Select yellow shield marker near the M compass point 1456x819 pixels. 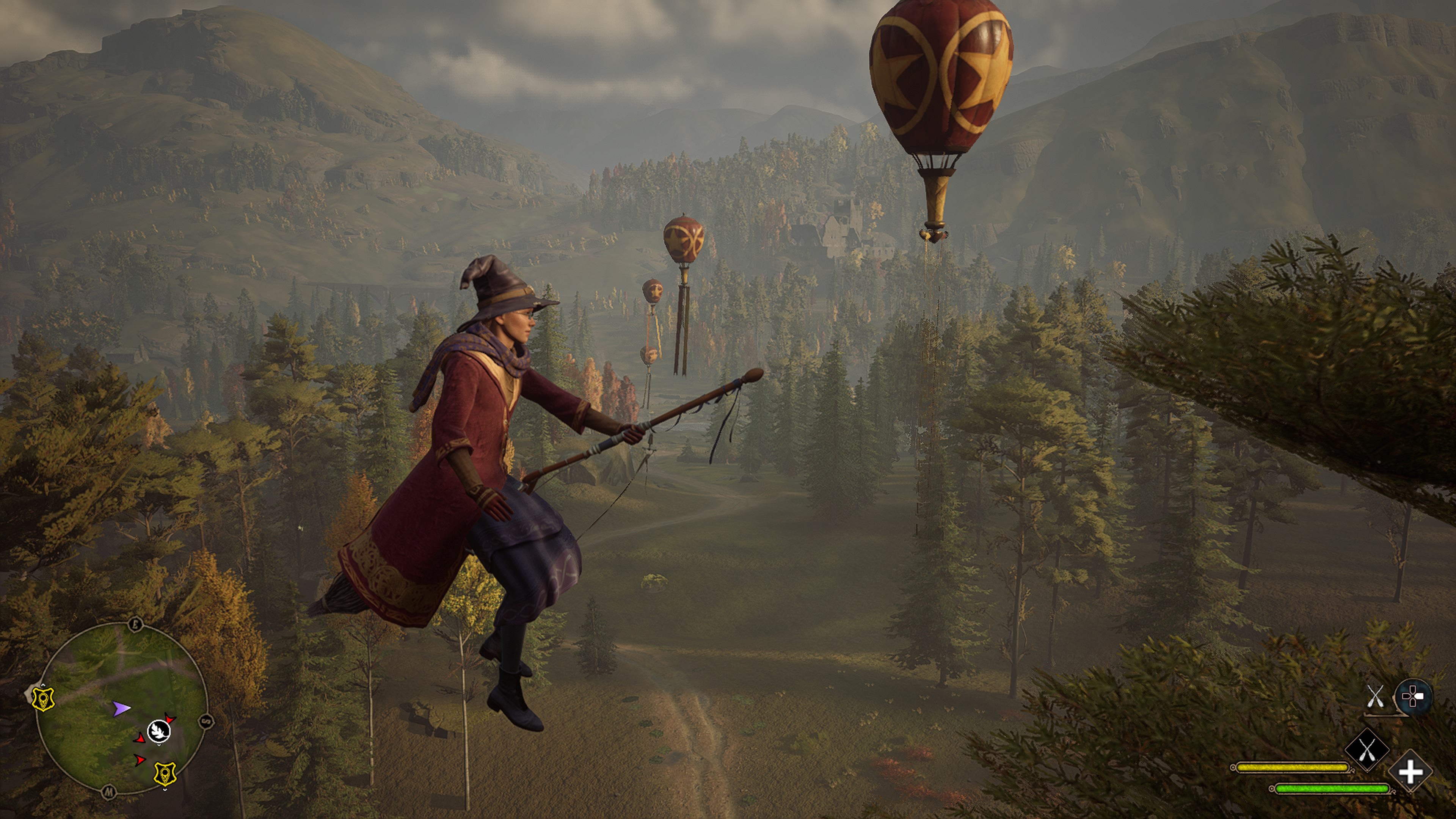pyautogui.click(x=165, y=774)
